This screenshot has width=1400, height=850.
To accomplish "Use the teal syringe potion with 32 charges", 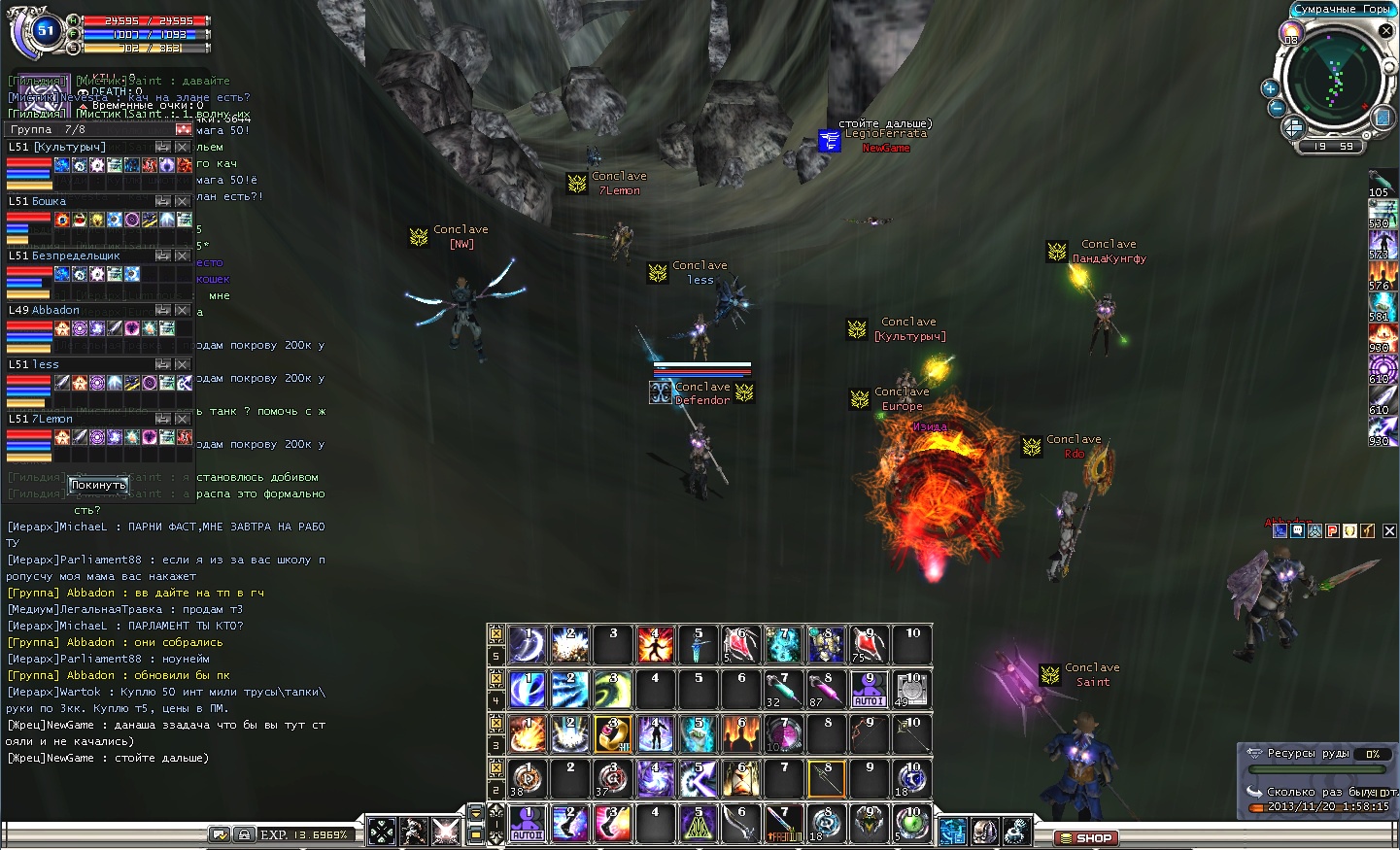I will pyautogui.click(x=783, y=690).
